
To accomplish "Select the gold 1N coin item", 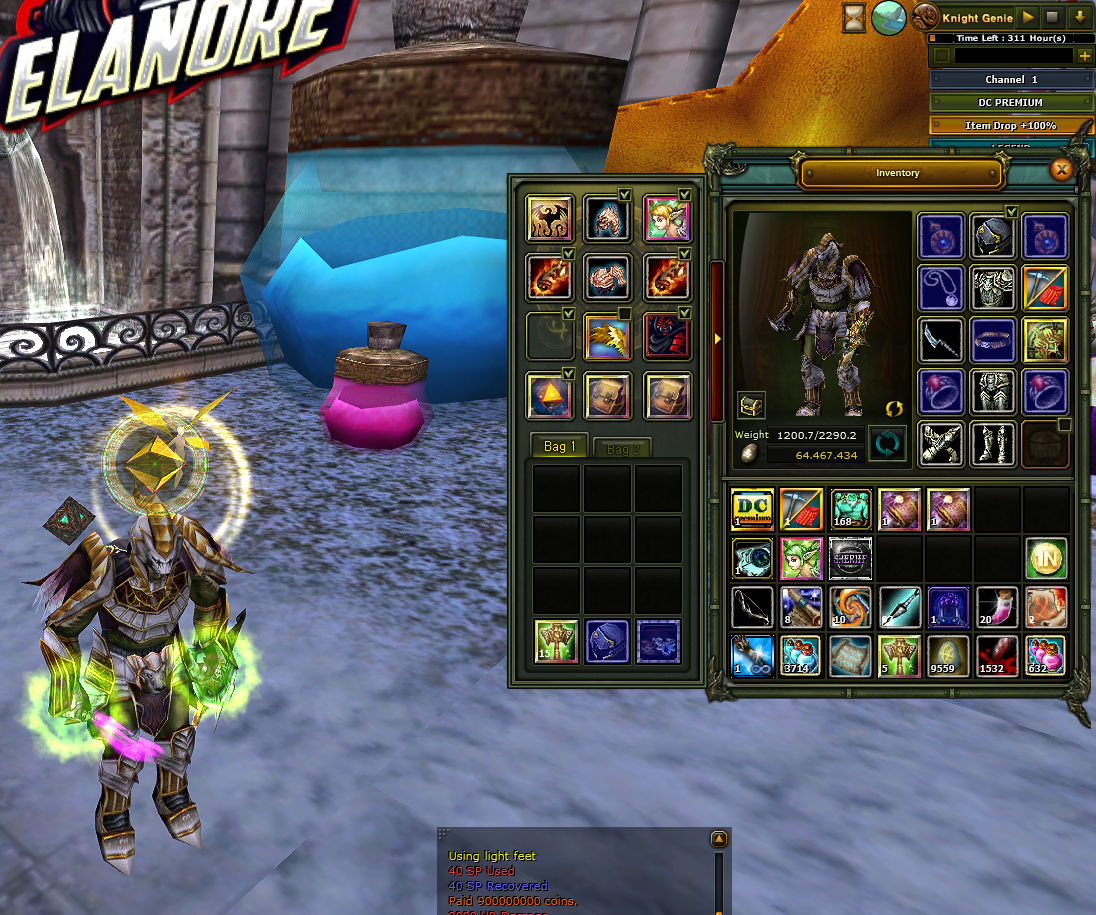I will [1046, 558].
